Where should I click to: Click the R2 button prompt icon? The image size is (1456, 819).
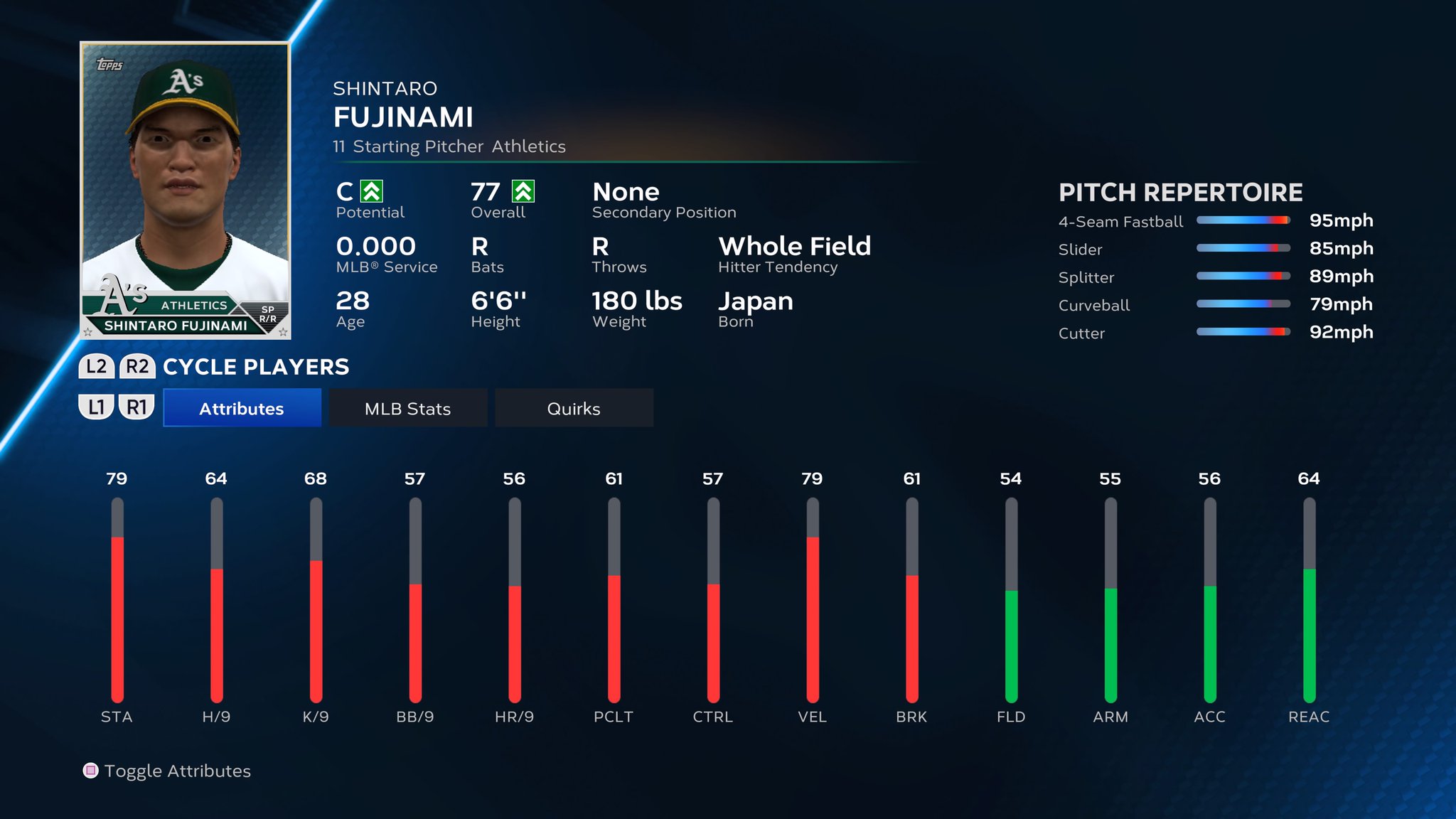(x=138, y=367)
